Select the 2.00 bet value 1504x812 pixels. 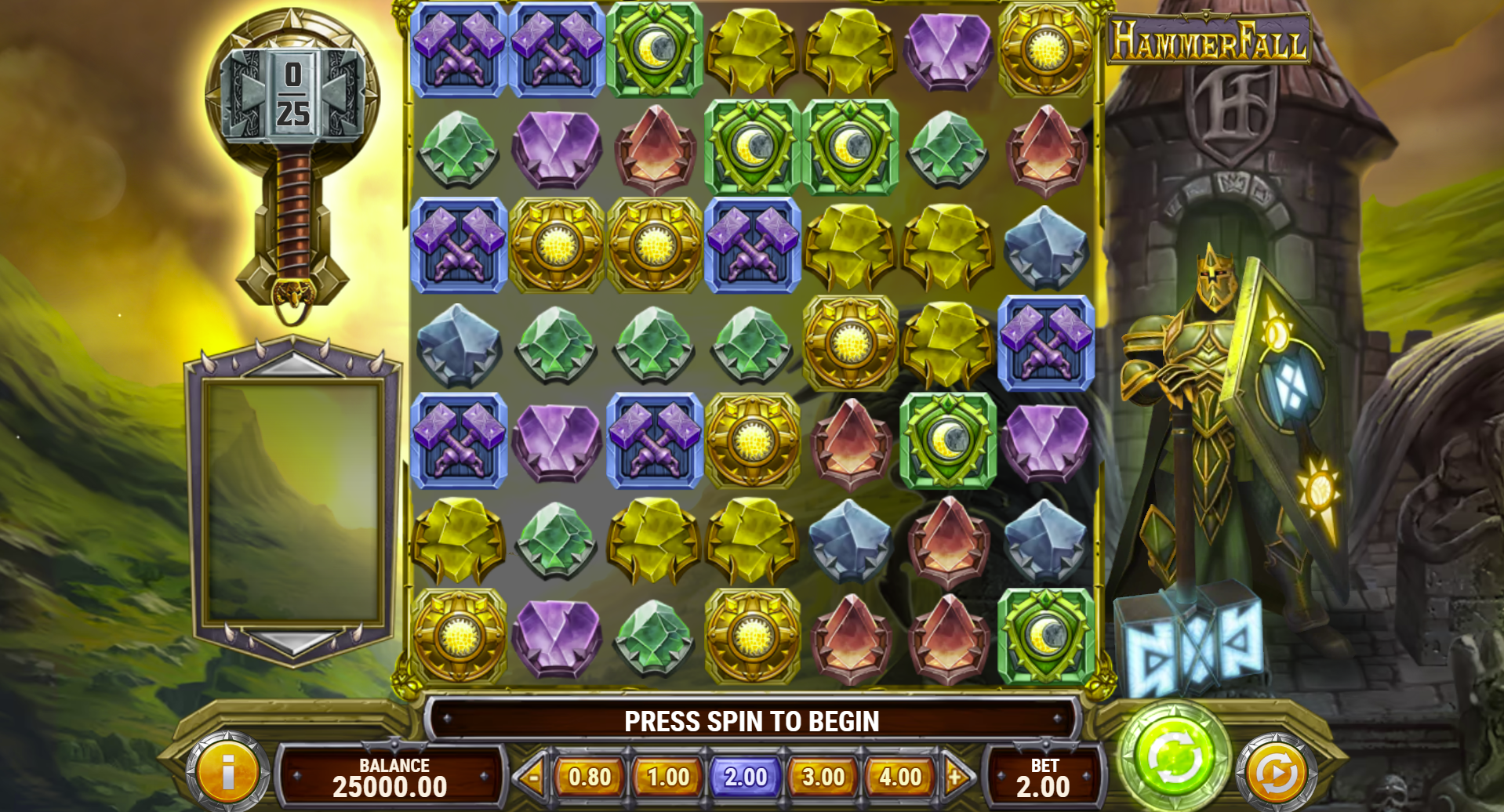pos(745,777)
